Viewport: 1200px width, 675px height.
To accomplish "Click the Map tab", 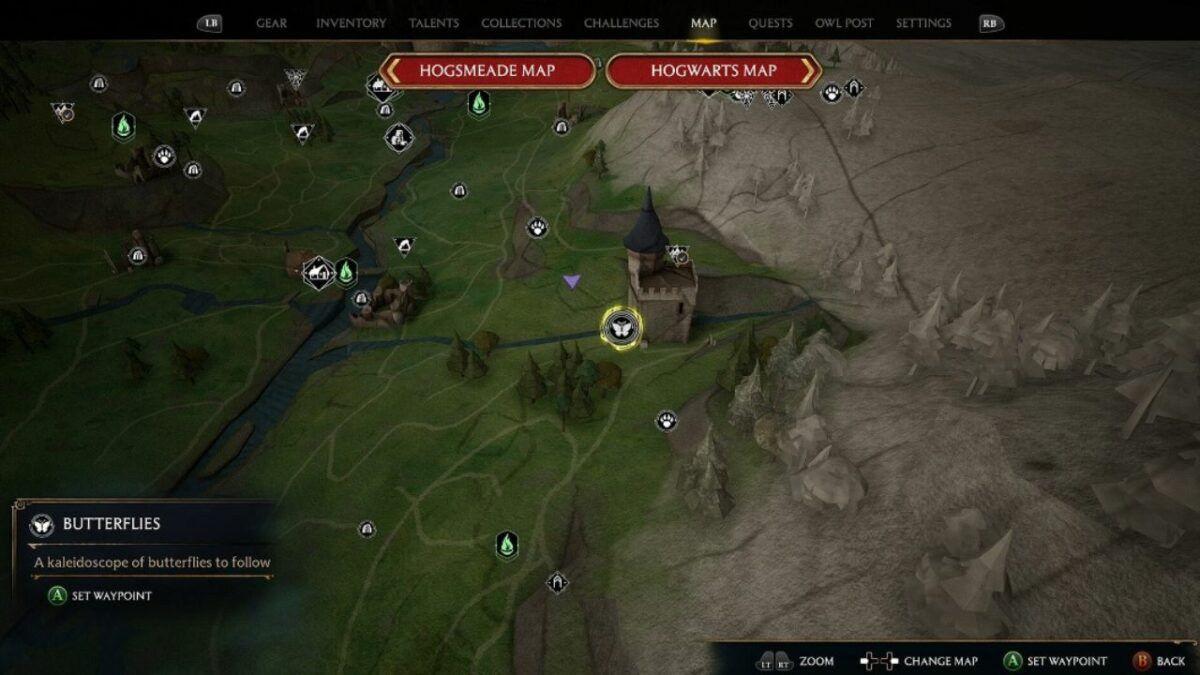I will (x=703, y=23).
